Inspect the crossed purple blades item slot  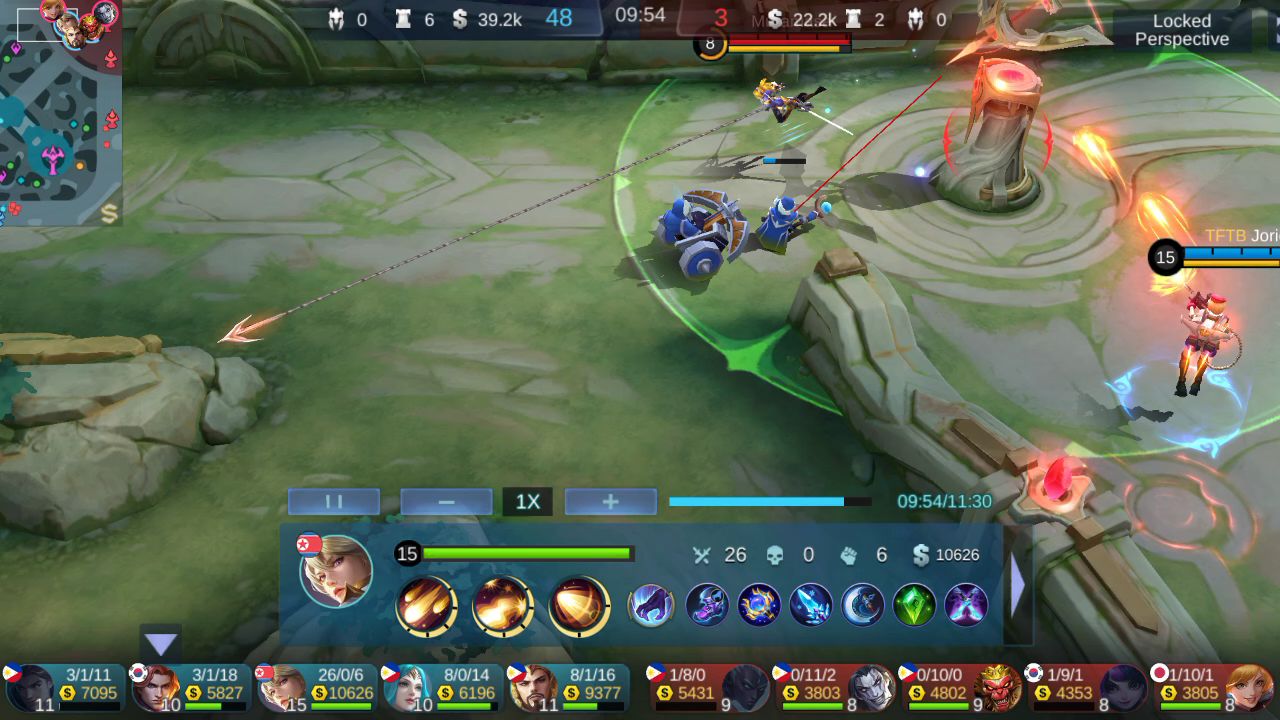(966, 605)
